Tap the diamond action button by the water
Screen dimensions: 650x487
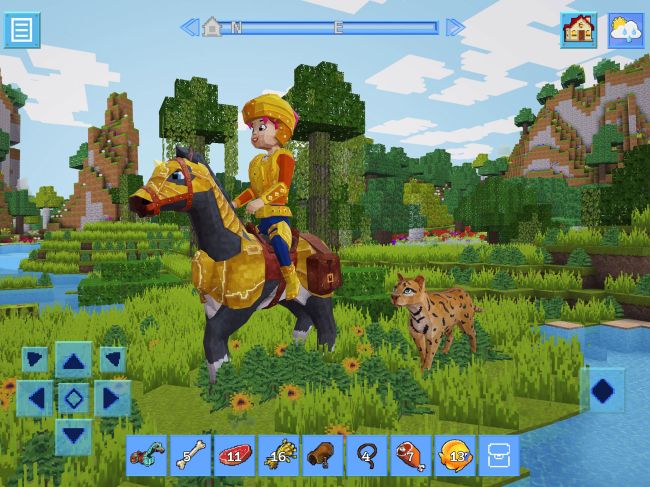tap(603, 390)
